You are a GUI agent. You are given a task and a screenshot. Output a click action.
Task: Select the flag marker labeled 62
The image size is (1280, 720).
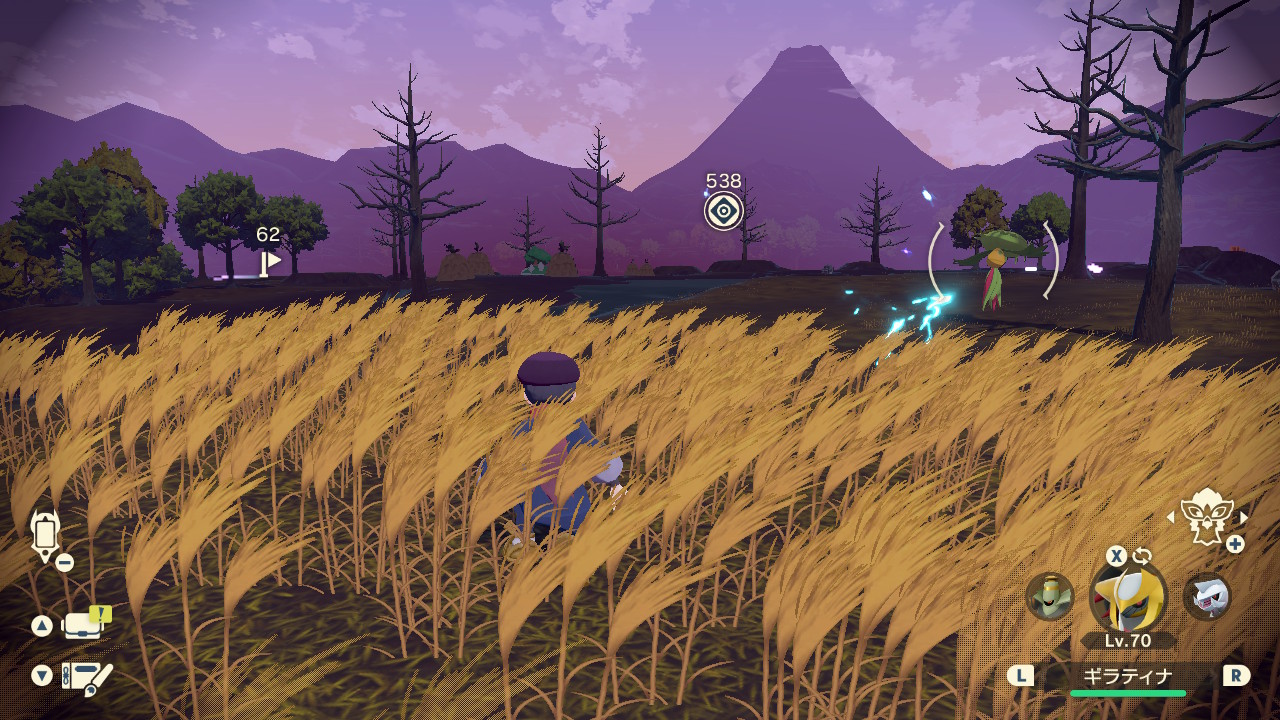point(270,261)
